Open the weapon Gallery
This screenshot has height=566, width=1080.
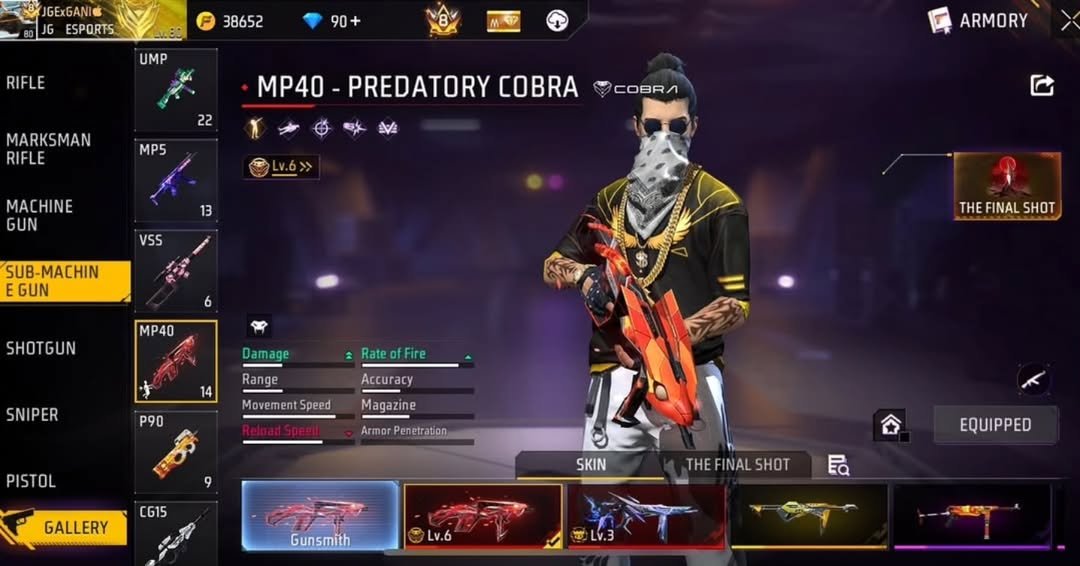[x=65, y=527]
